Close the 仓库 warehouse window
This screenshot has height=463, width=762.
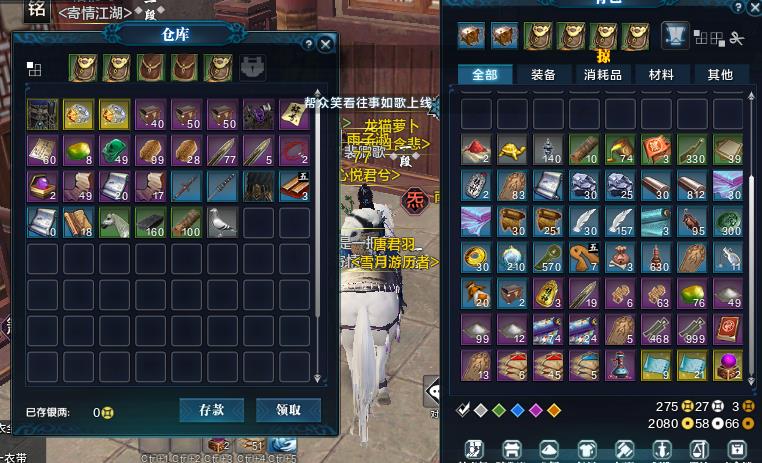pos(326,45)
